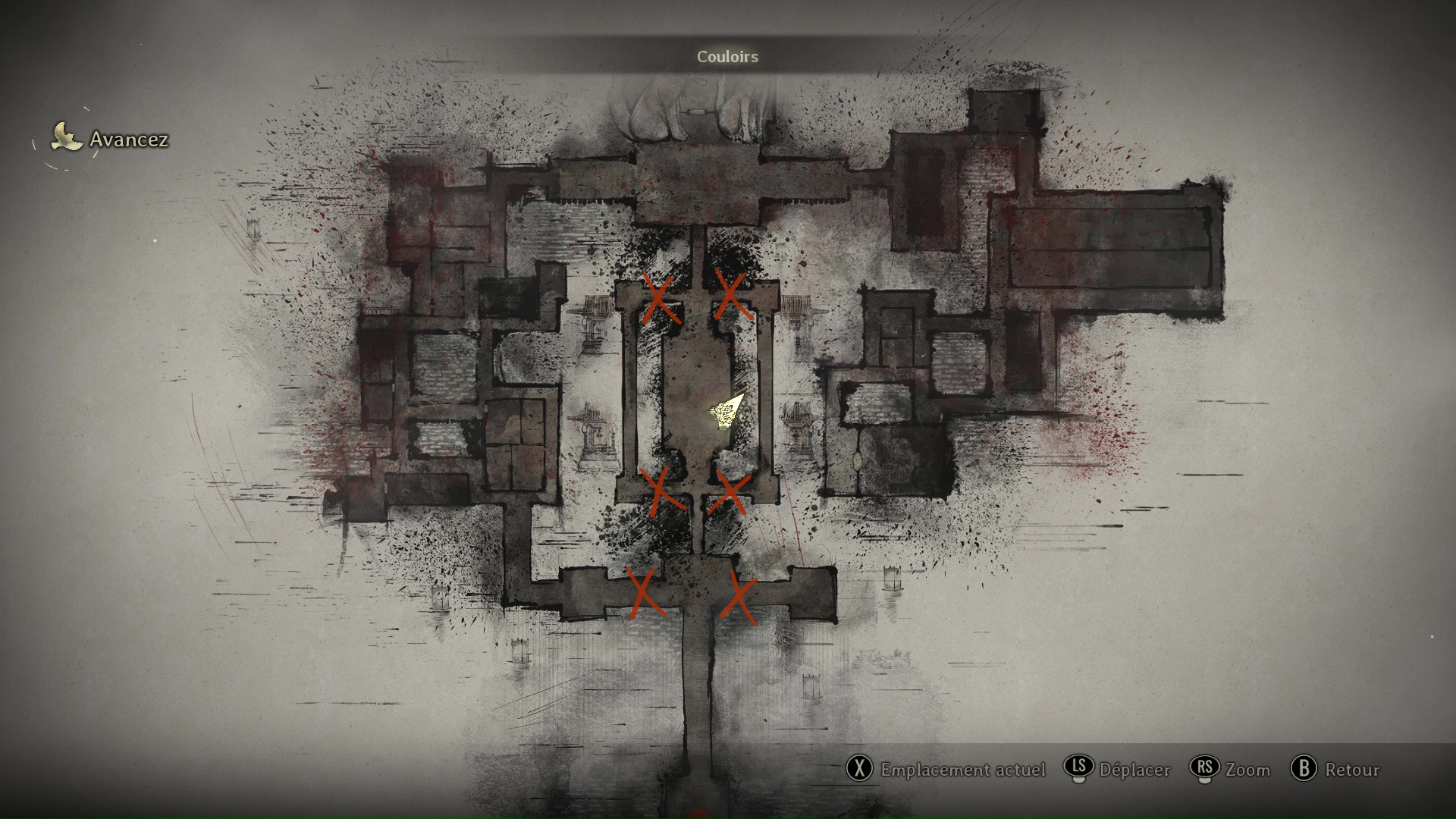Viewport: 1456px width, 819px height.
Task: Expand the Couloirs map title header
Action: point(726,56)
